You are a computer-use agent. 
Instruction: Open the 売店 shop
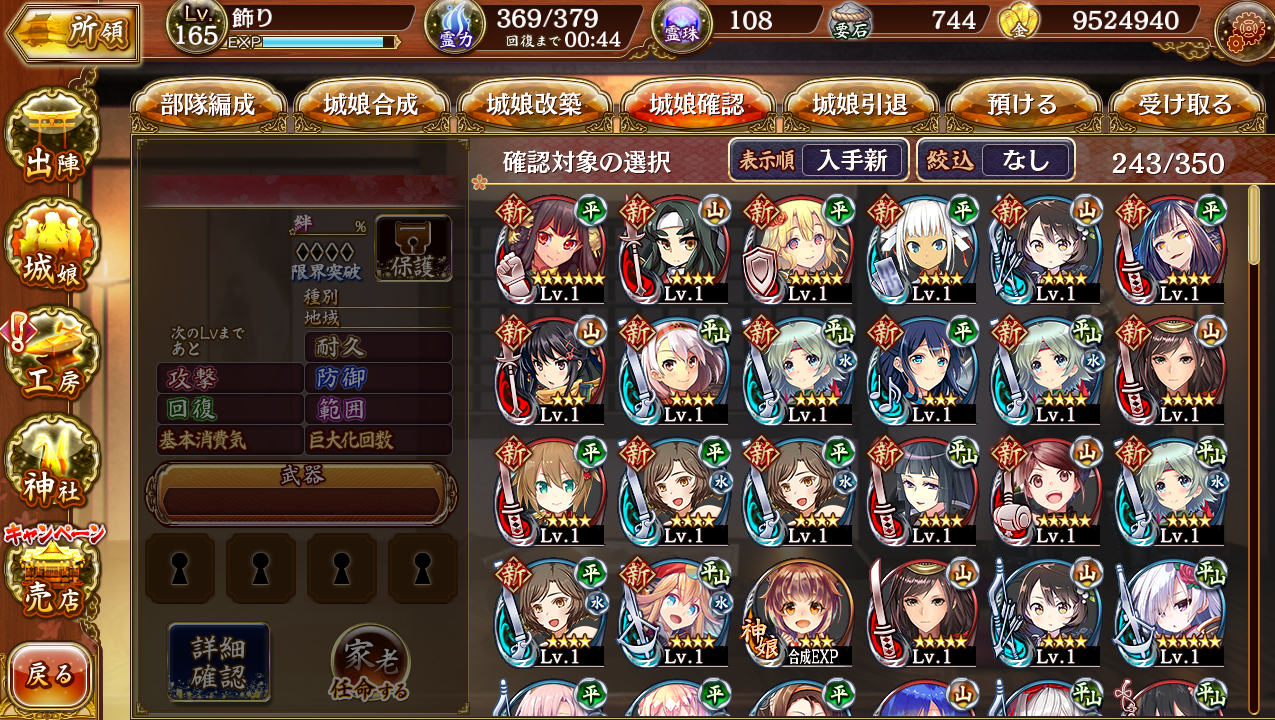pyautogui.click(x=52, y=580)
